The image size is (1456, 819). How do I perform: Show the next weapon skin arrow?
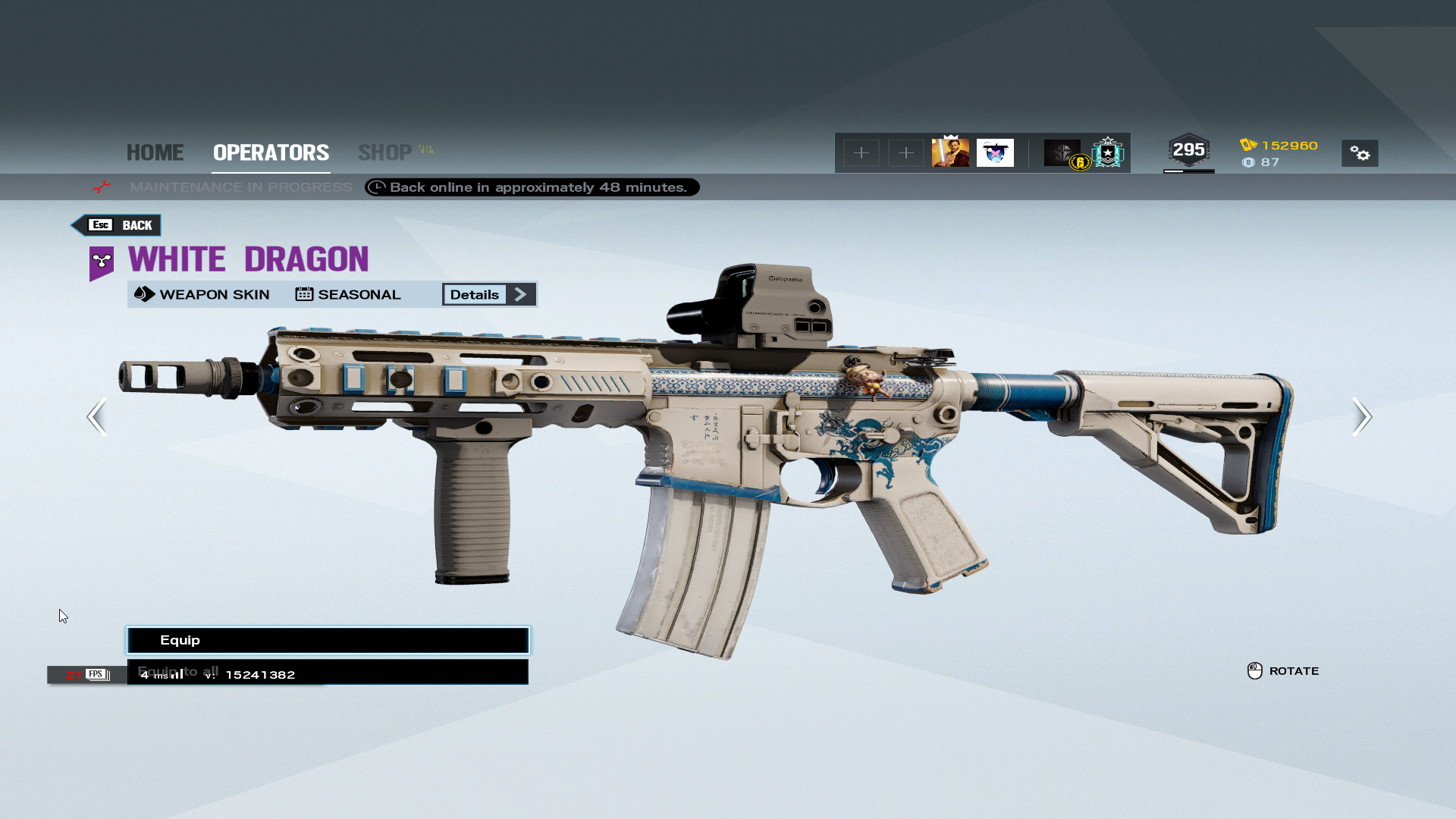point(1361,416)
